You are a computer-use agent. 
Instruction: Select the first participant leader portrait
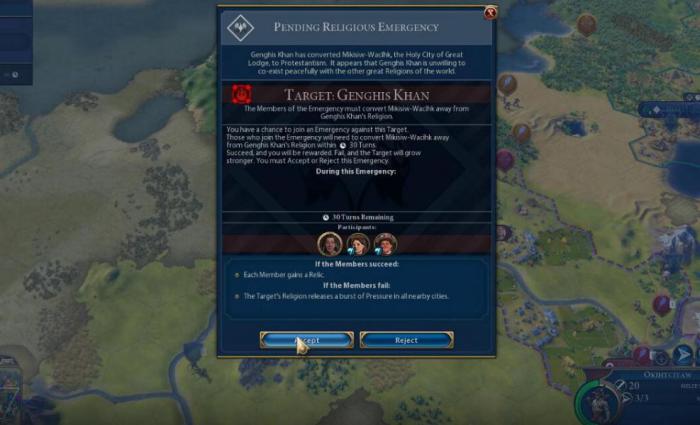coord(329,243)
